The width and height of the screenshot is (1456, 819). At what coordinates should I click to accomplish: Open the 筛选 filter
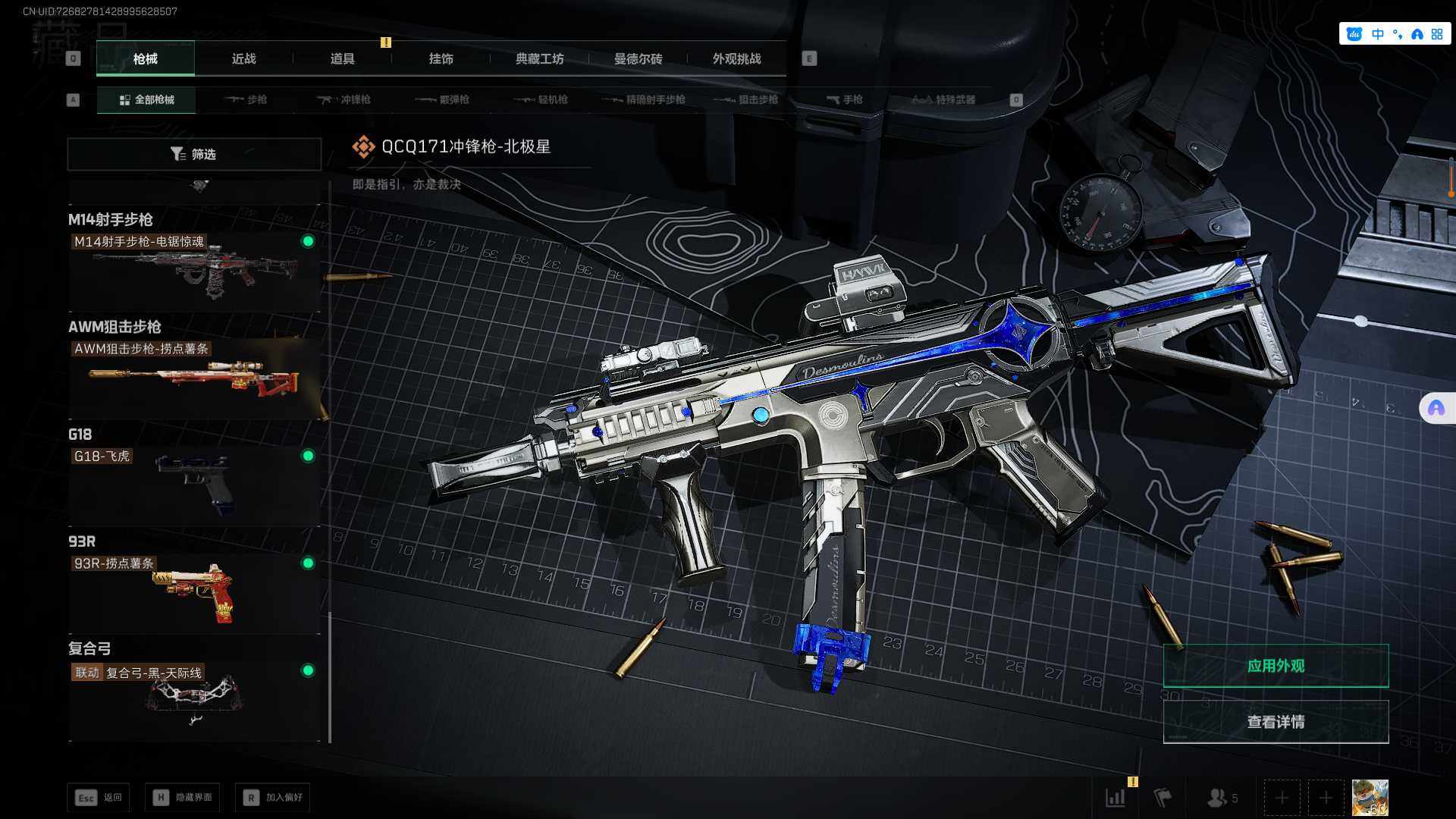(194, 154)
